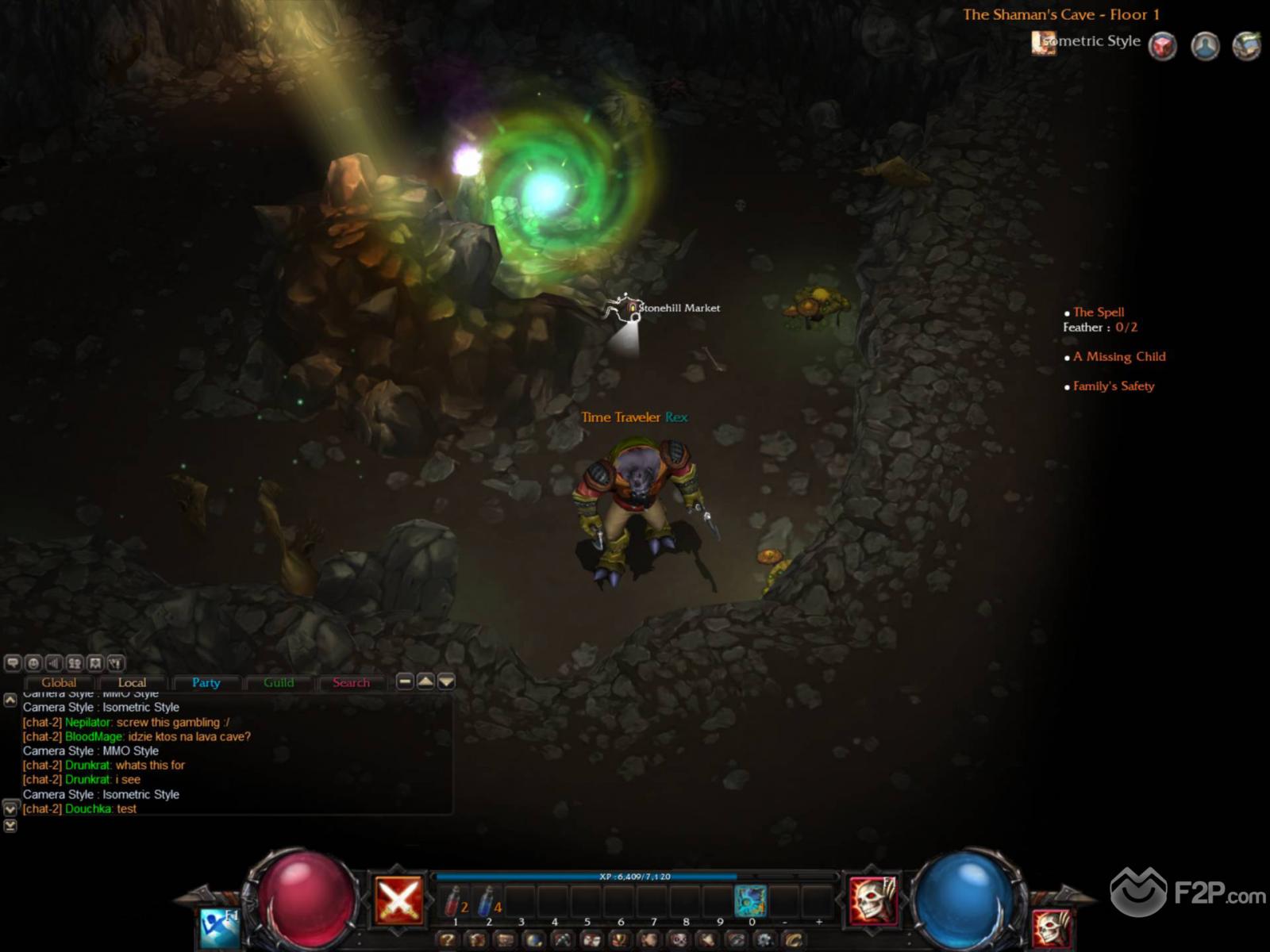Open the map icon in the corner

coord(1246,46)
